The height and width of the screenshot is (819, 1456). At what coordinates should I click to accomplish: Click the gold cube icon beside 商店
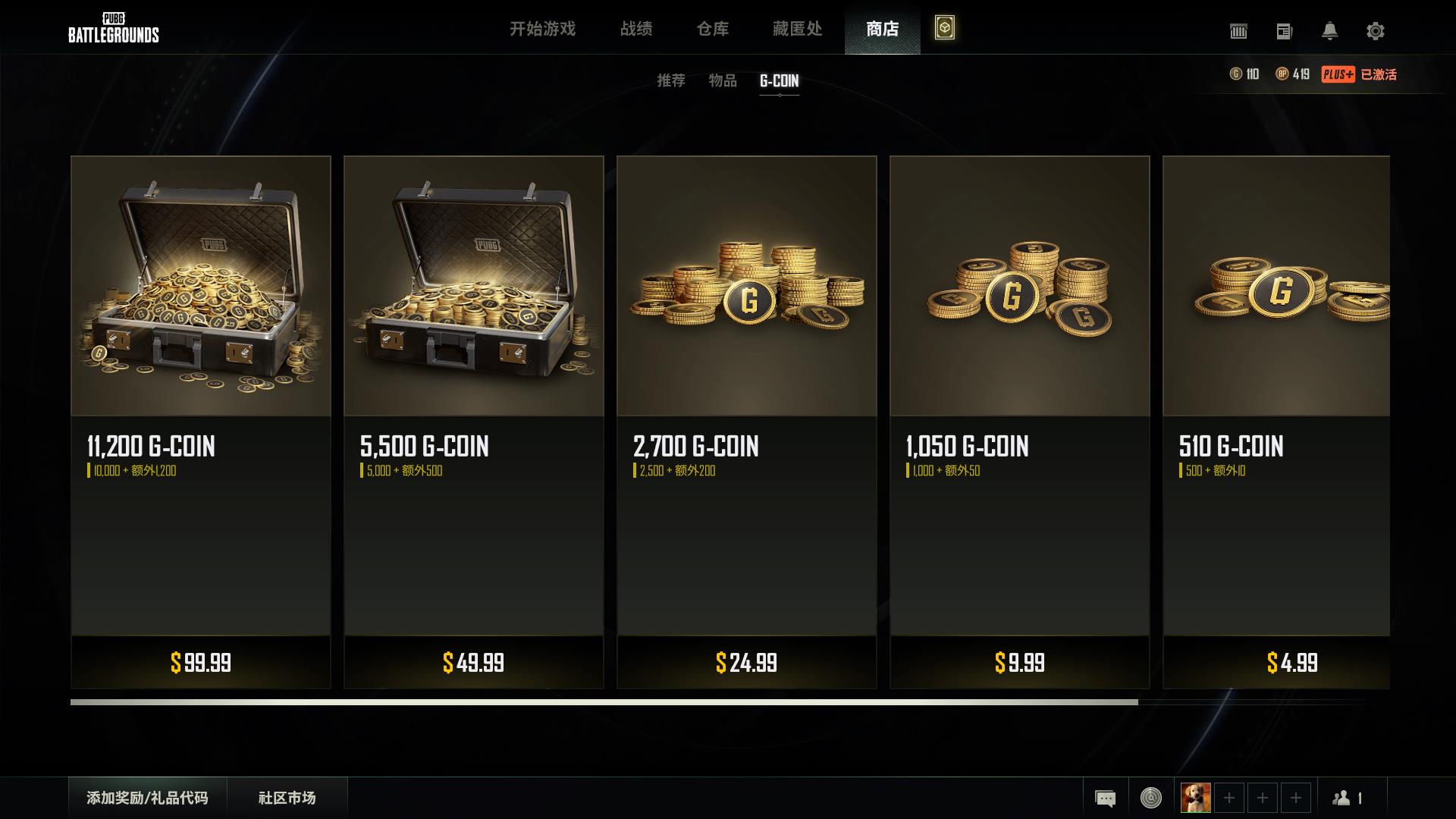point(944,28)
